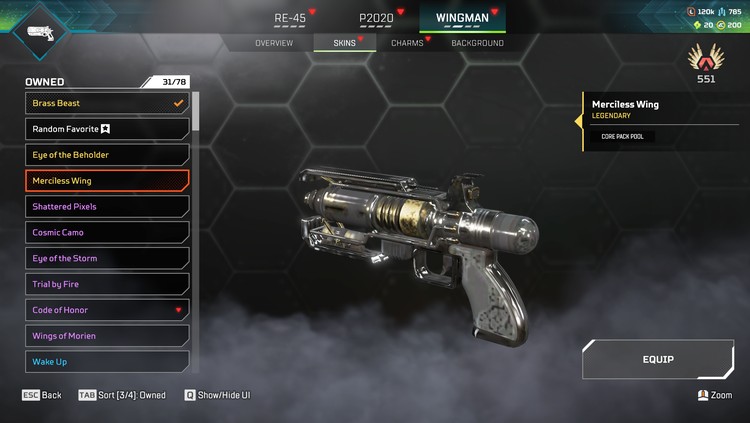Image resolution: width=750 pixels, height=423 pixels.
Task: Select the Cosmic Camo skin
Action: pyautogui.click(x=107, y=233)
